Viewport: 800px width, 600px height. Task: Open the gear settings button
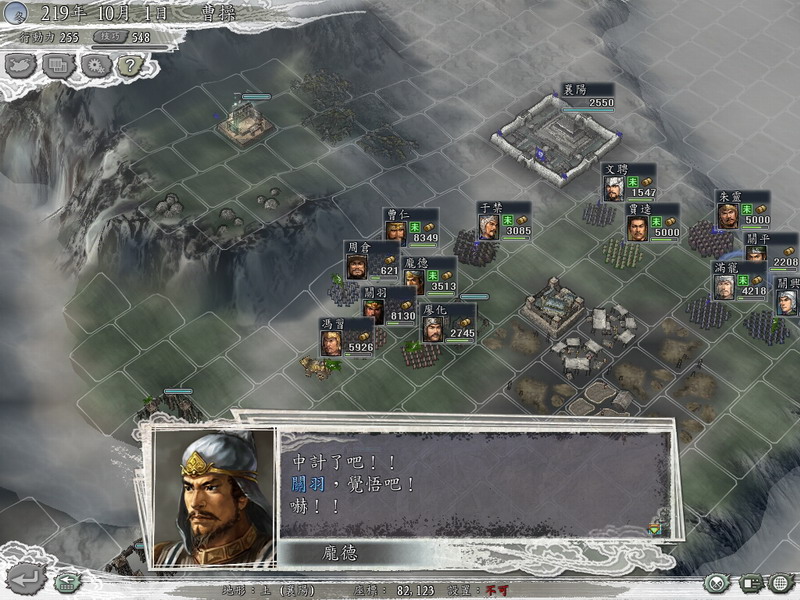[95, 66]
